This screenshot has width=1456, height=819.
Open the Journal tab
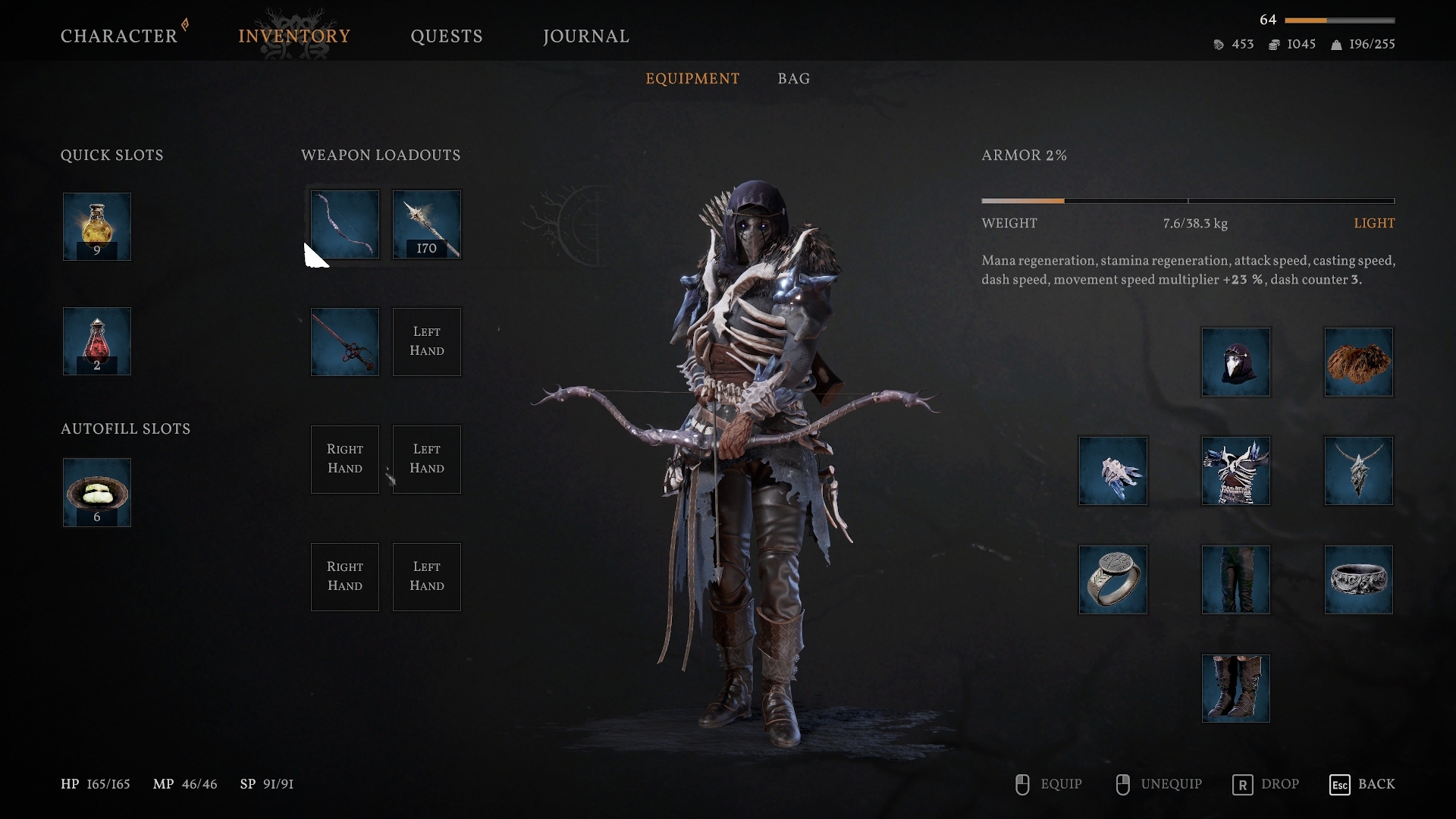point(586,36)
